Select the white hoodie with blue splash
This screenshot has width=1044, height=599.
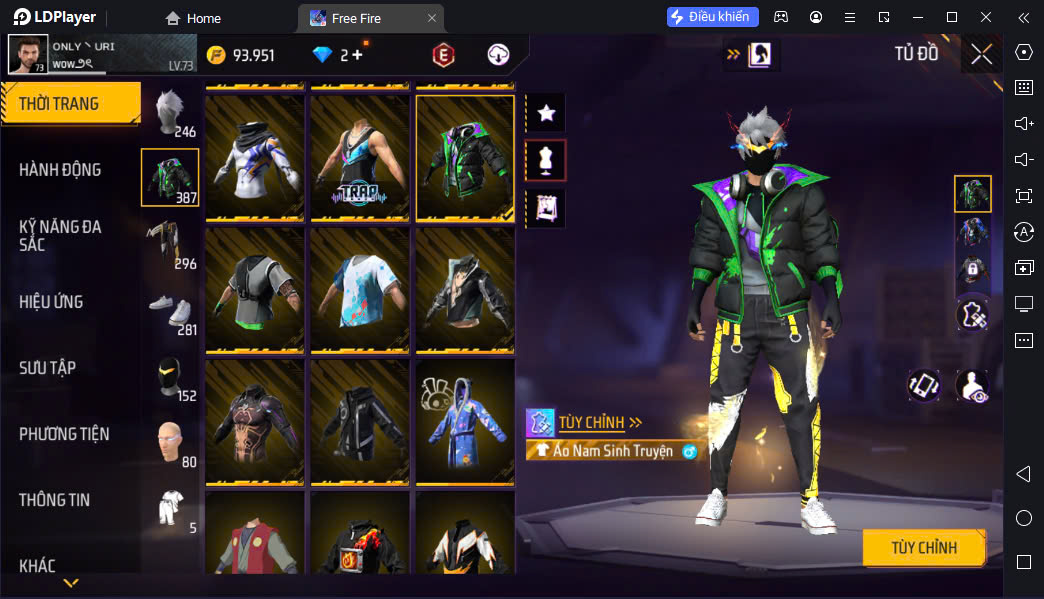[x=256, y=158]
